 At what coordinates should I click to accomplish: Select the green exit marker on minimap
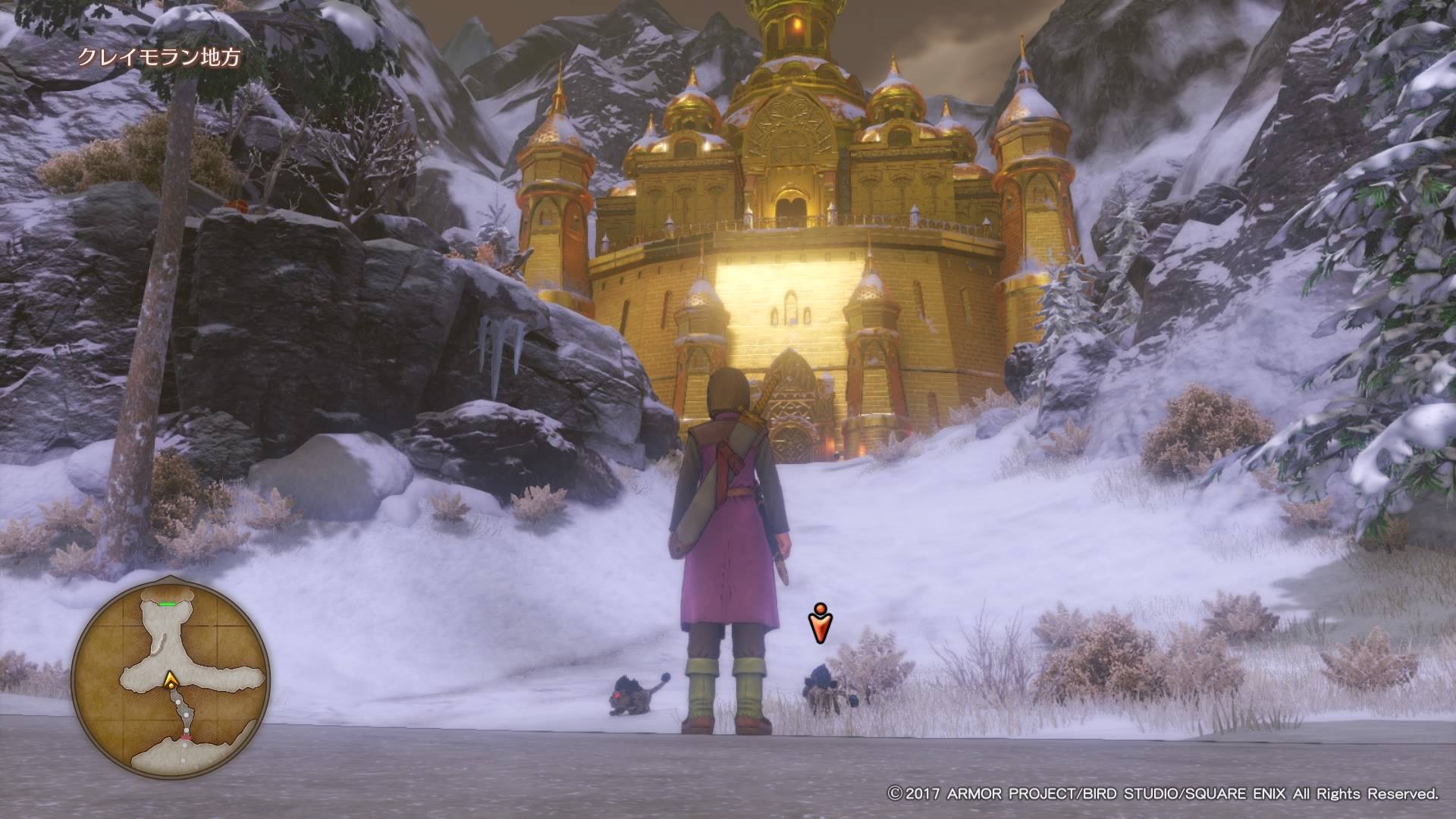pos(167,604)
